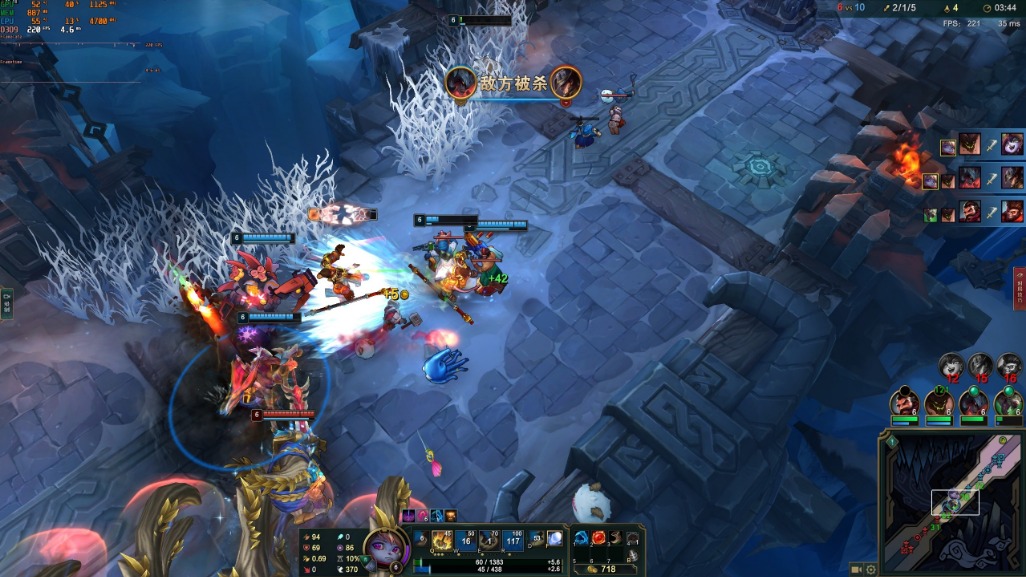The width and height of the screenshot is (1026, 577).
Task: Use the F summoner spell snowball
Action: (555, 538)
